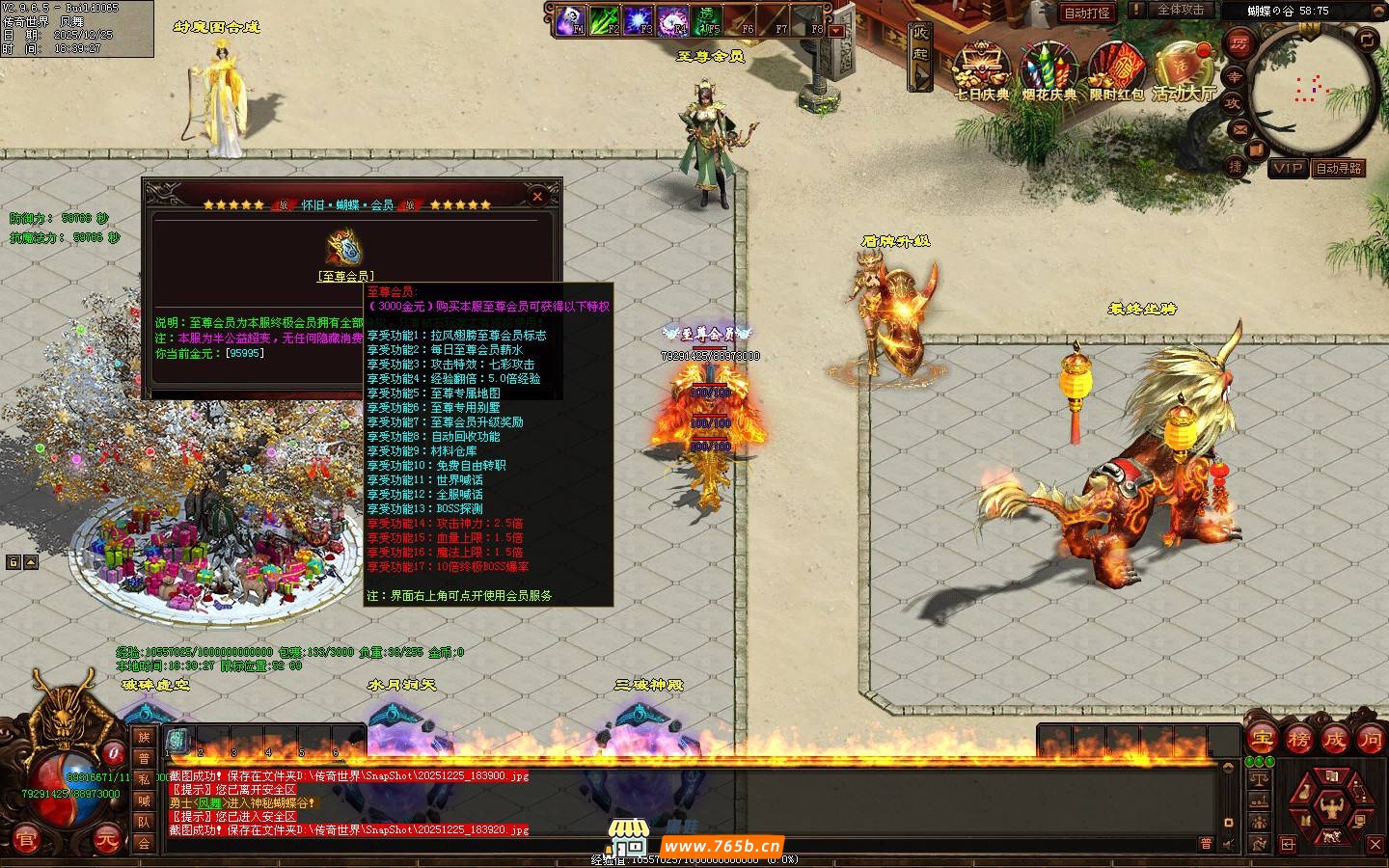Activate 自动寻路 auto-pathfinding
The width and height of the screenshot is (1389, 868).
[1339, 168]
